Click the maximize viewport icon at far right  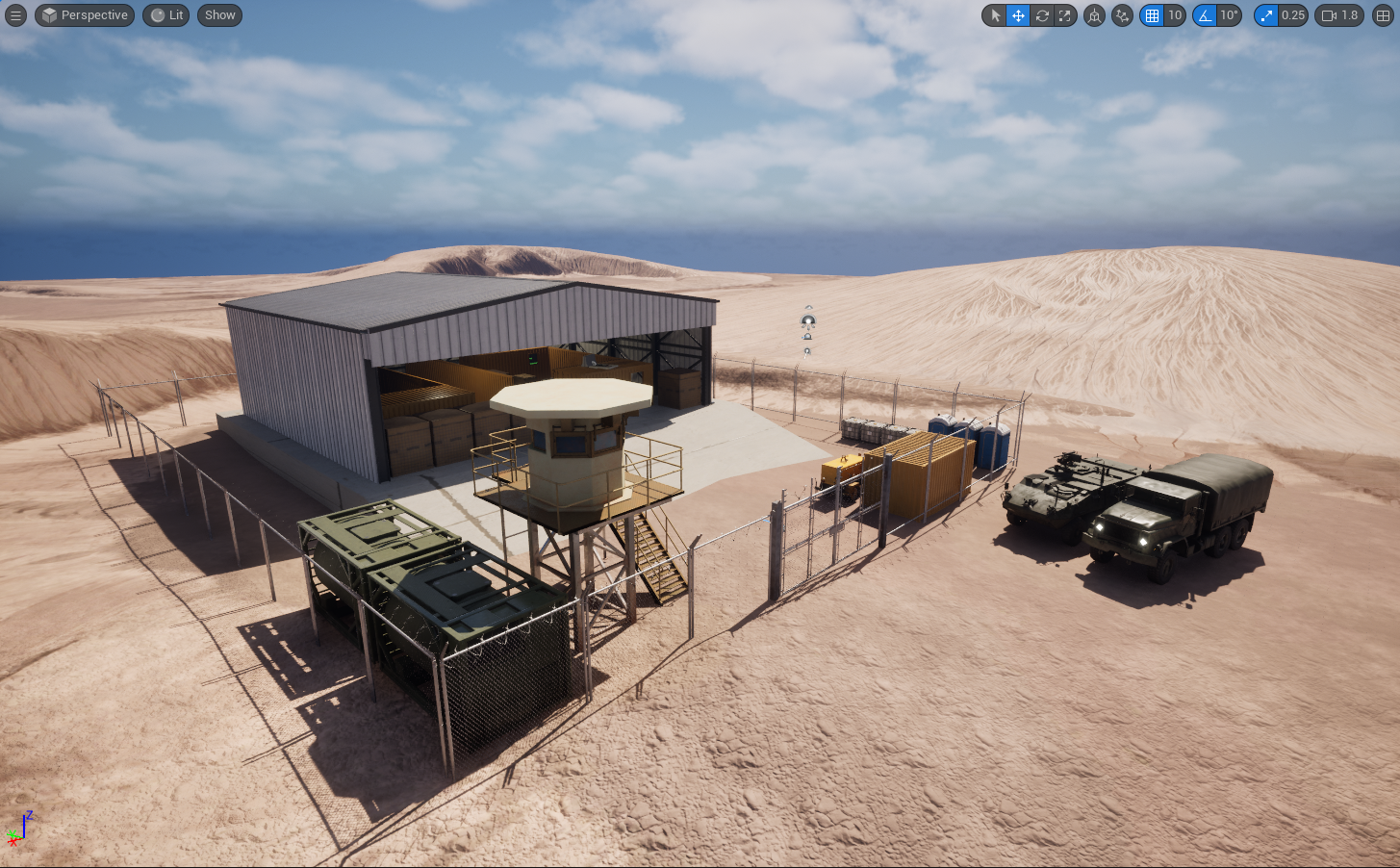[x=1383, y=15]
